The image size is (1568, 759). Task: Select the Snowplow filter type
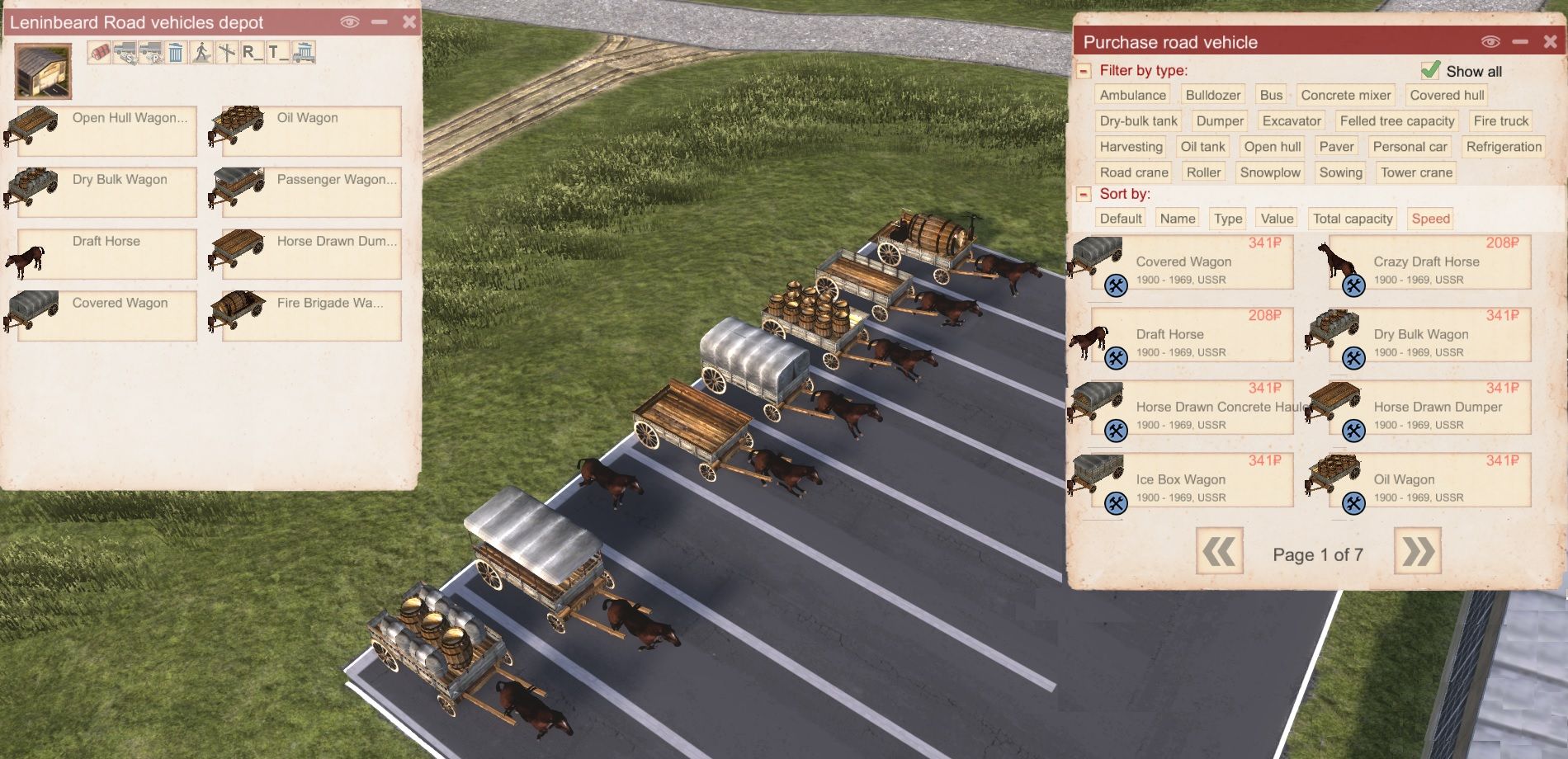click(x=1271, y=172)
